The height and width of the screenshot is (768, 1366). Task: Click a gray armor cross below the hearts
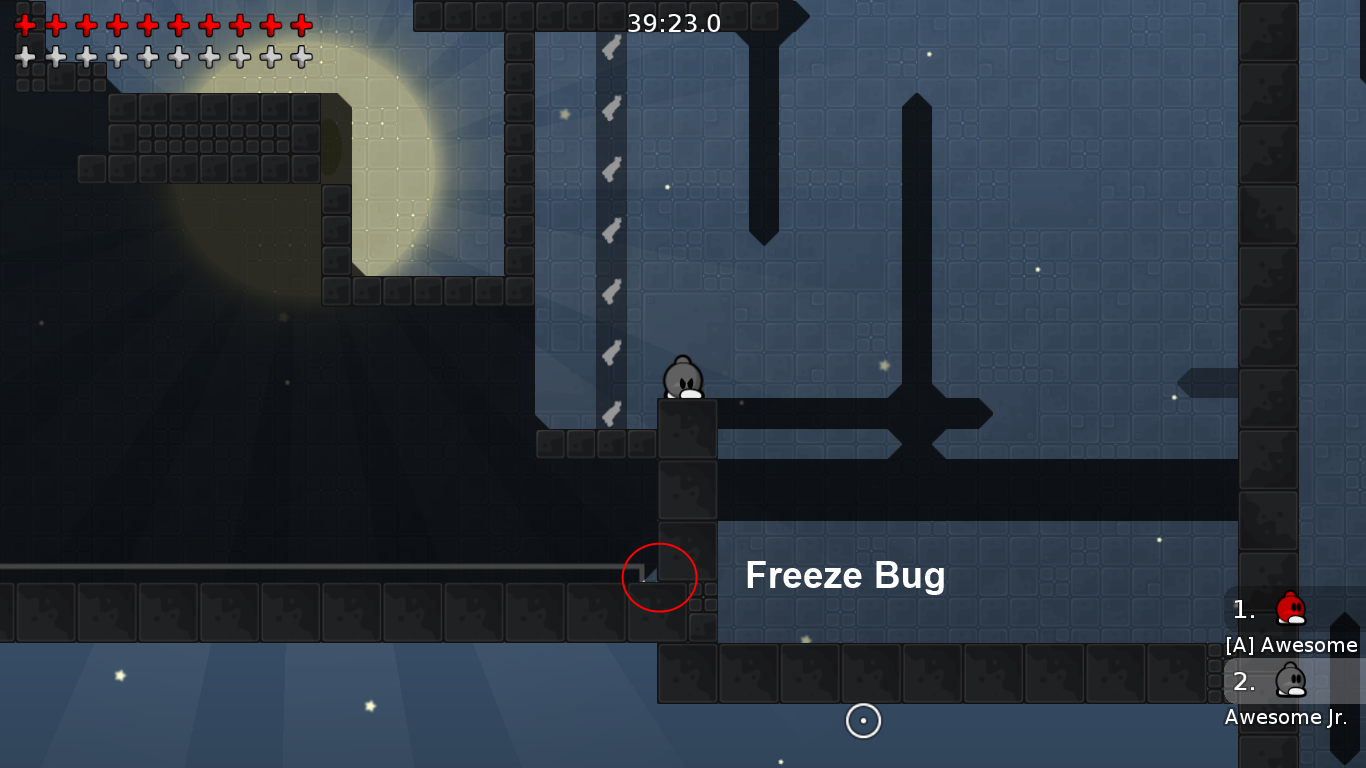click(25, 57)
